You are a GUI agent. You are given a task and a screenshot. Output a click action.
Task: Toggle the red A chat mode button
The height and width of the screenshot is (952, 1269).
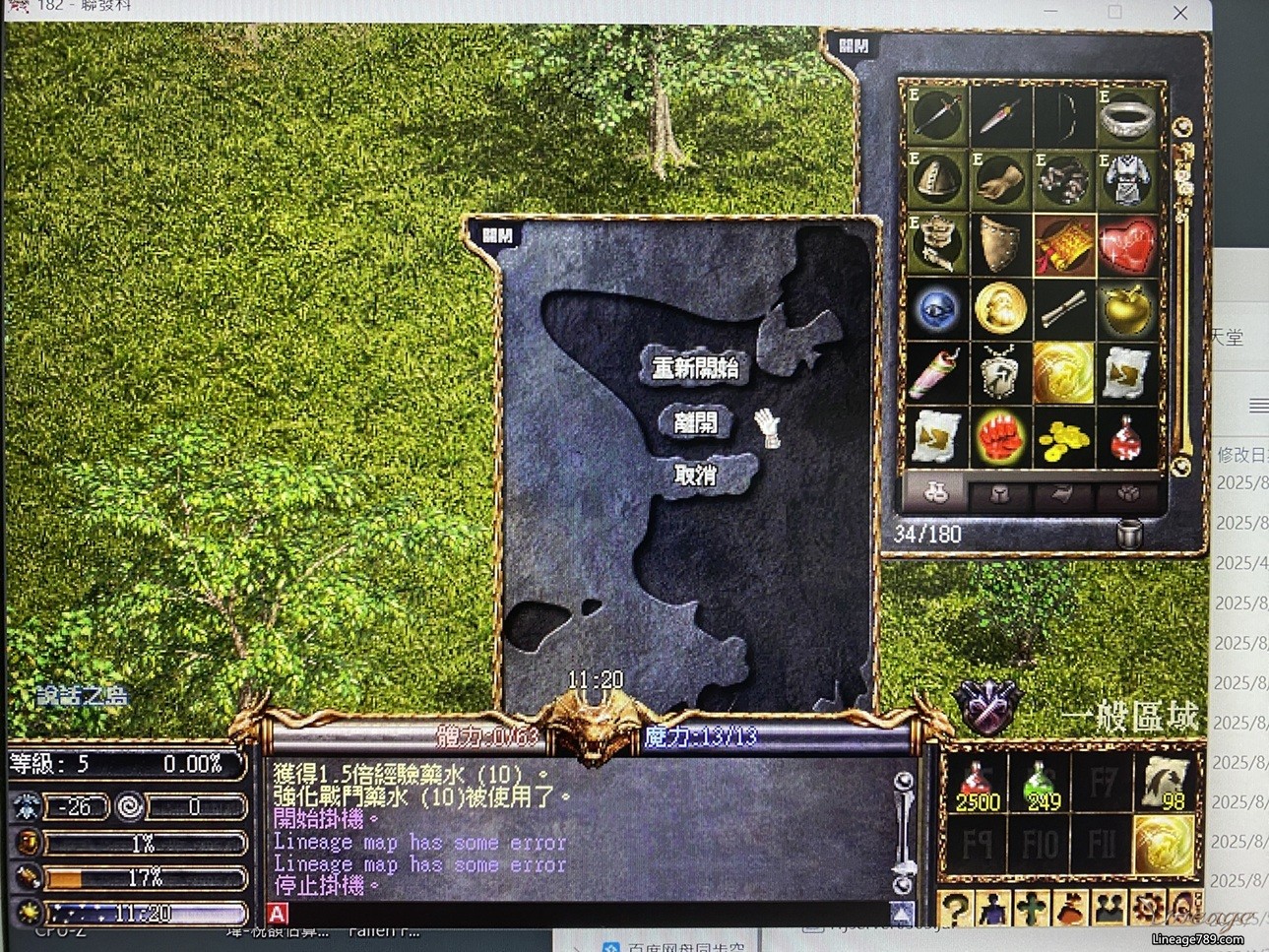coord(278,915)
